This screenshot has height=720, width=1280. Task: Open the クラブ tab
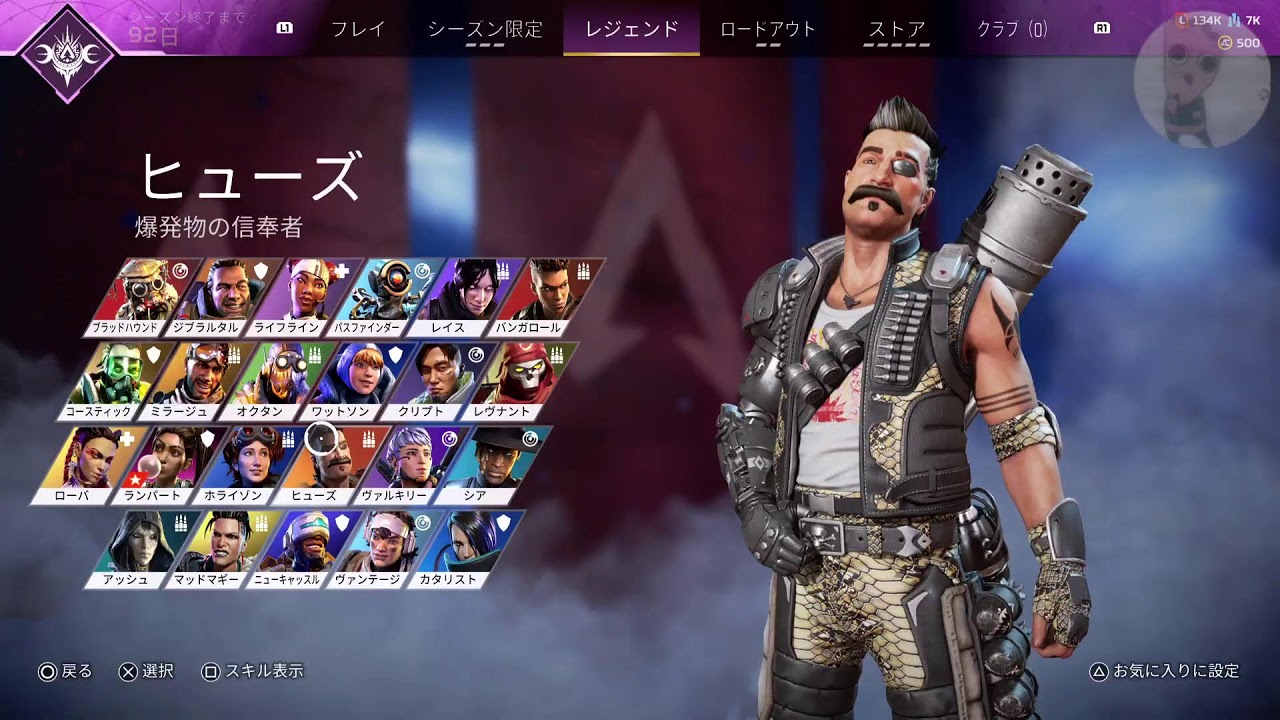1012,29
